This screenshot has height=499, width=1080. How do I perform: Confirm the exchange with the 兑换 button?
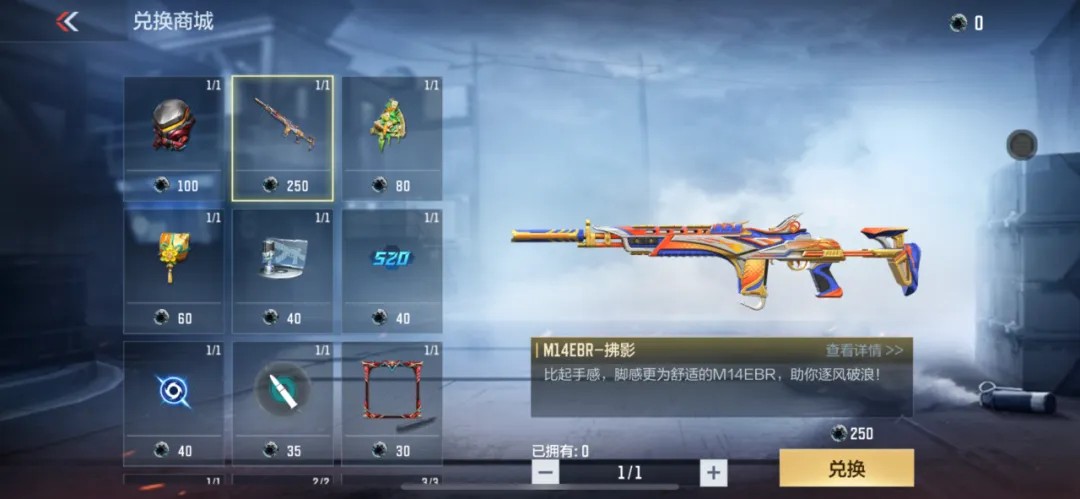click(846, 468)
